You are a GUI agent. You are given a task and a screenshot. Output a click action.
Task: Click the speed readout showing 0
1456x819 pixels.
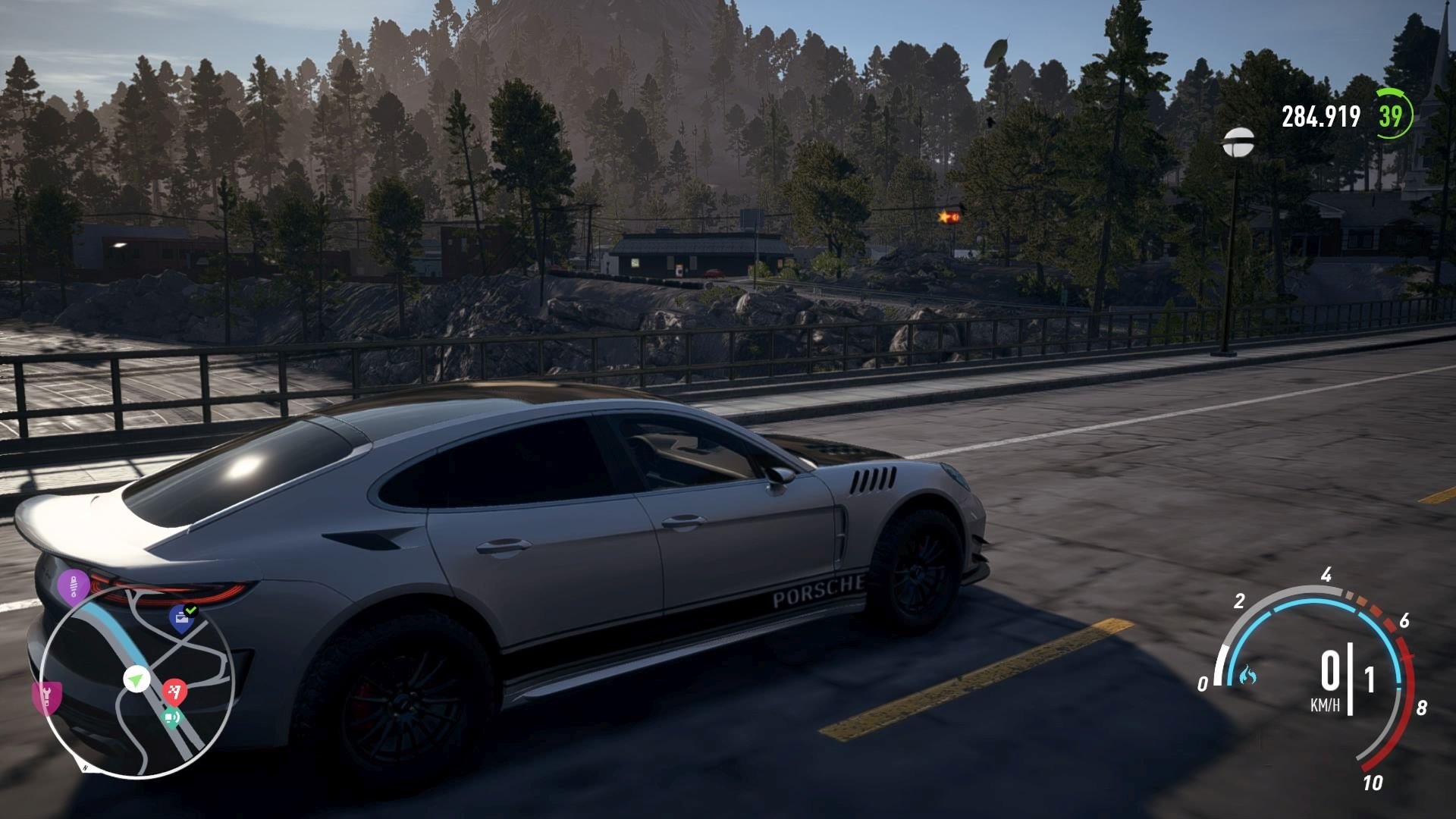tap(1331, 670)
